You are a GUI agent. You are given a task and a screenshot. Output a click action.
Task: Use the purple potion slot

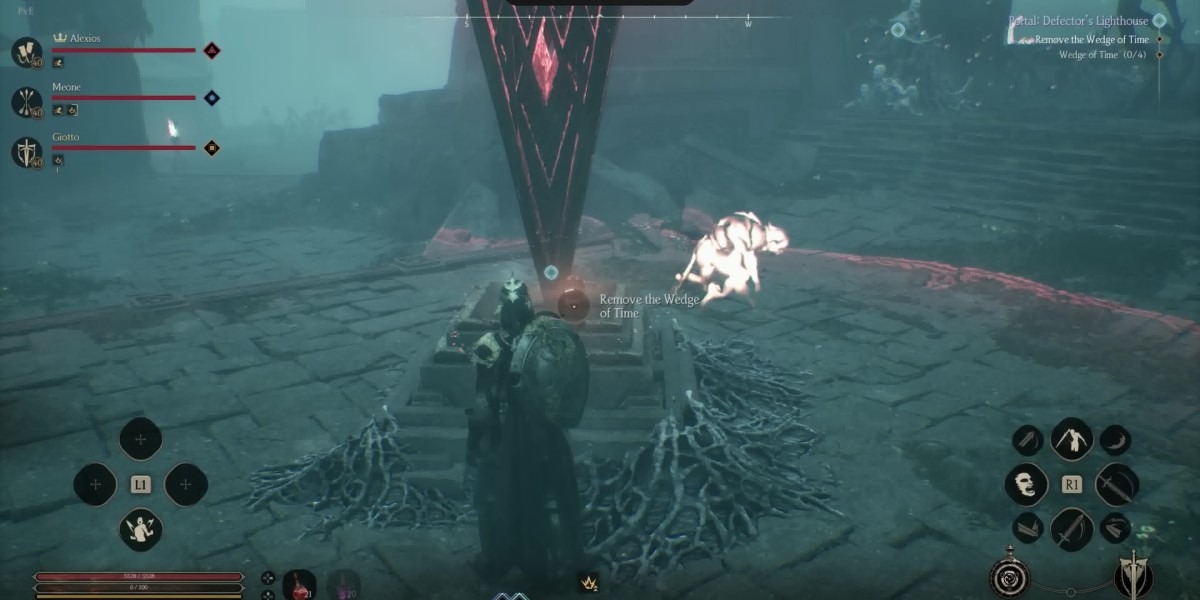[x=343, y=584]
